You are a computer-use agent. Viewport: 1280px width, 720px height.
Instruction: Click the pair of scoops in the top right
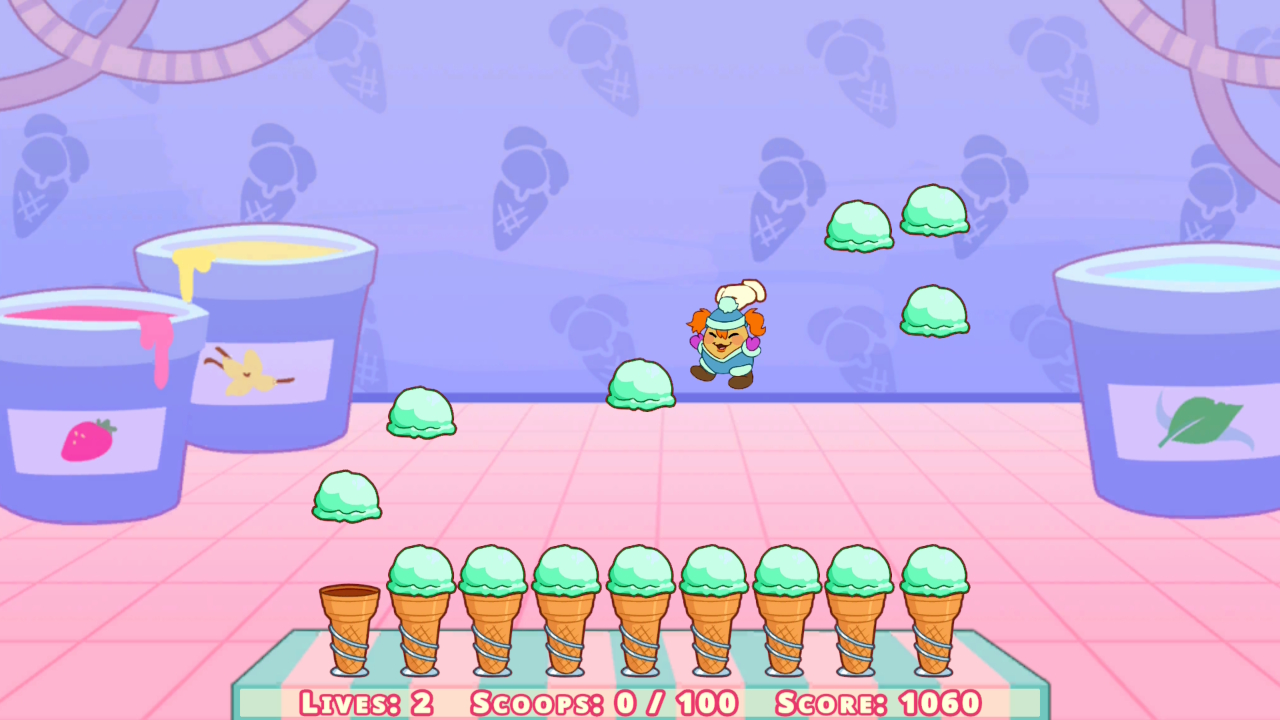(896, 218)
